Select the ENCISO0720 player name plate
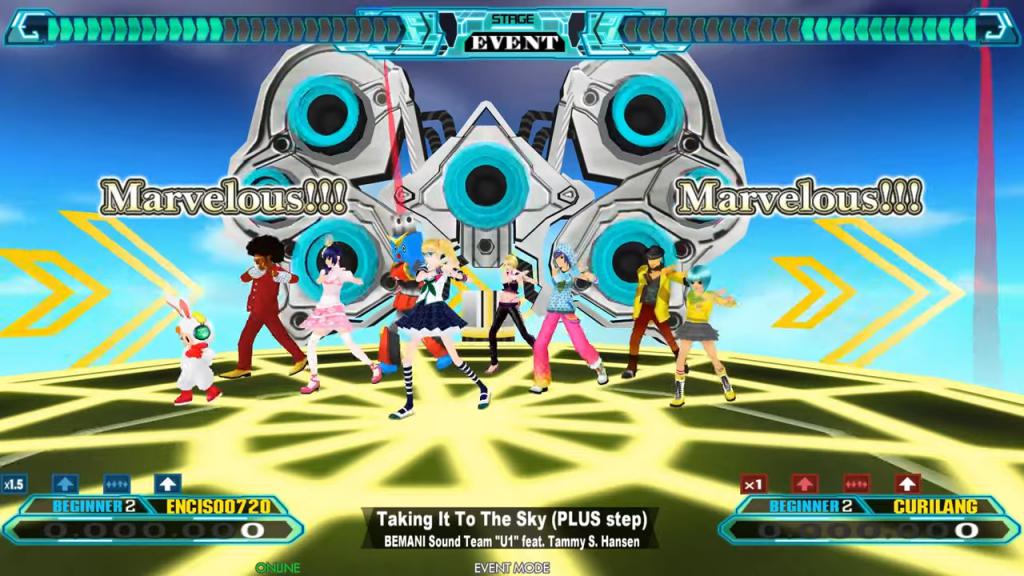The image size is (1024, 576). click(x=216, y=507)
